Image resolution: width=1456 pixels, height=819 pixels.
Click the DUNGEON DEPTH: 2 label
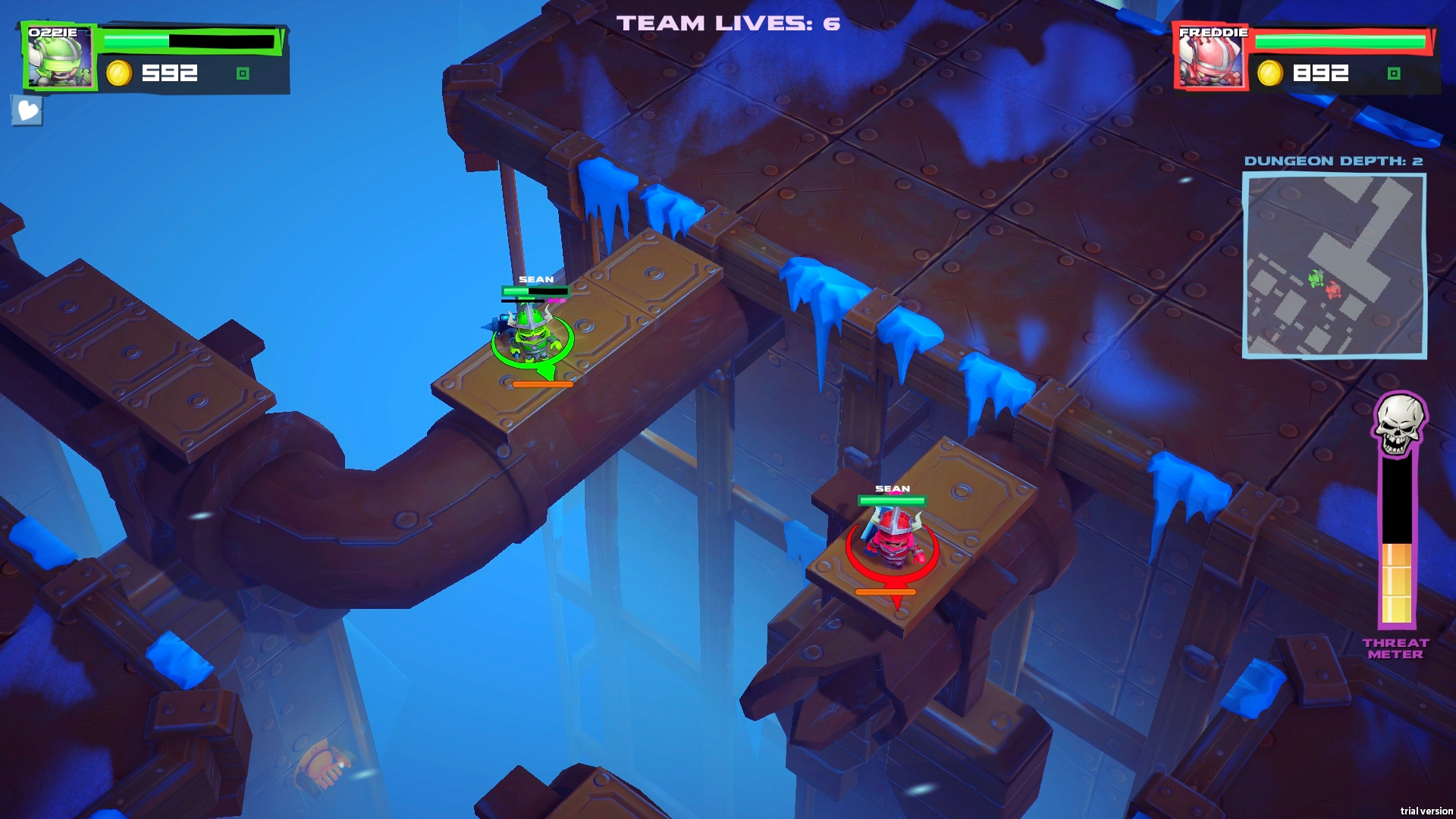tap(1335, 160)
